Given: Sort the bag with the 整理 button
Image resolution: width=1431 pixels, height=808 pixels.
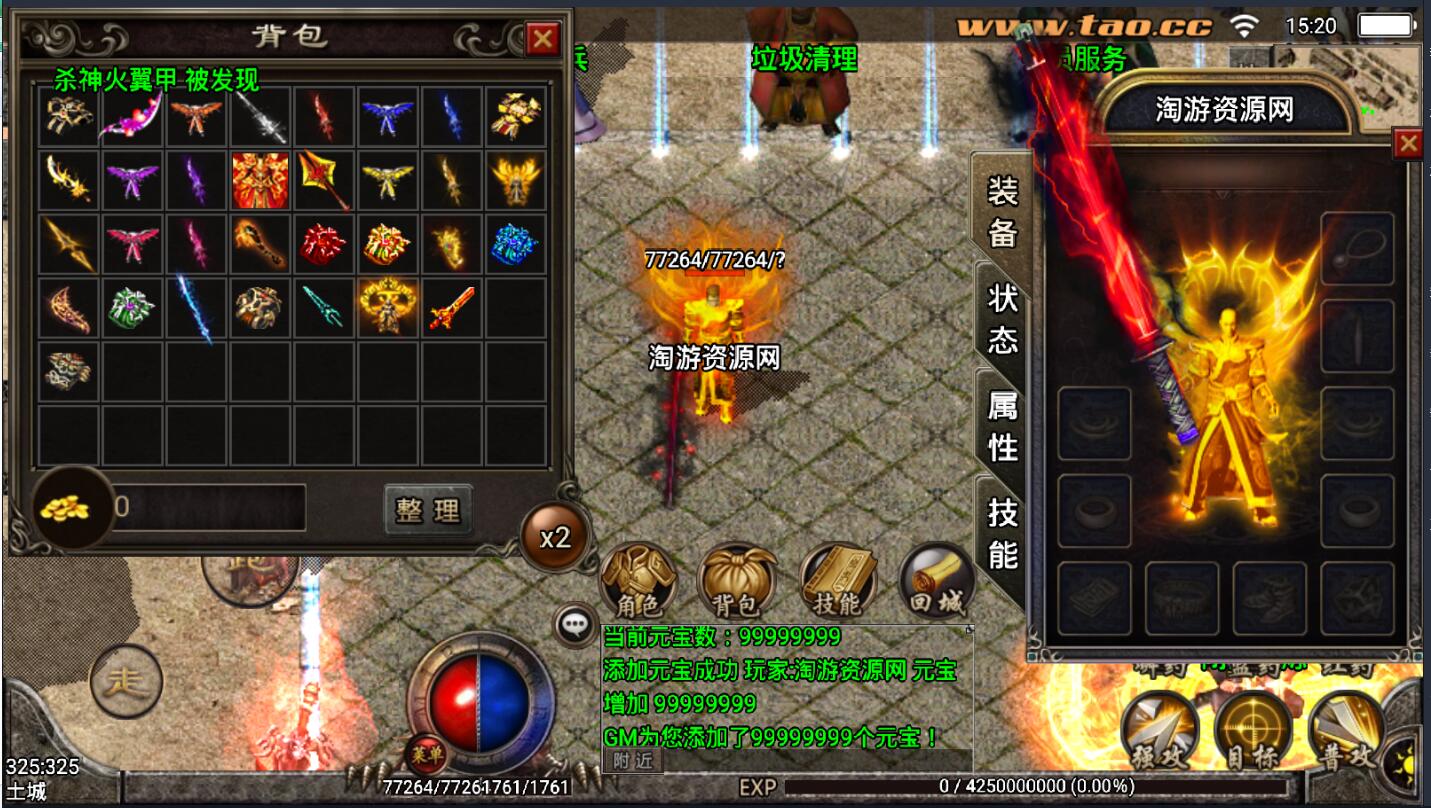Looking at the screenshot, I should coord(428,509).
